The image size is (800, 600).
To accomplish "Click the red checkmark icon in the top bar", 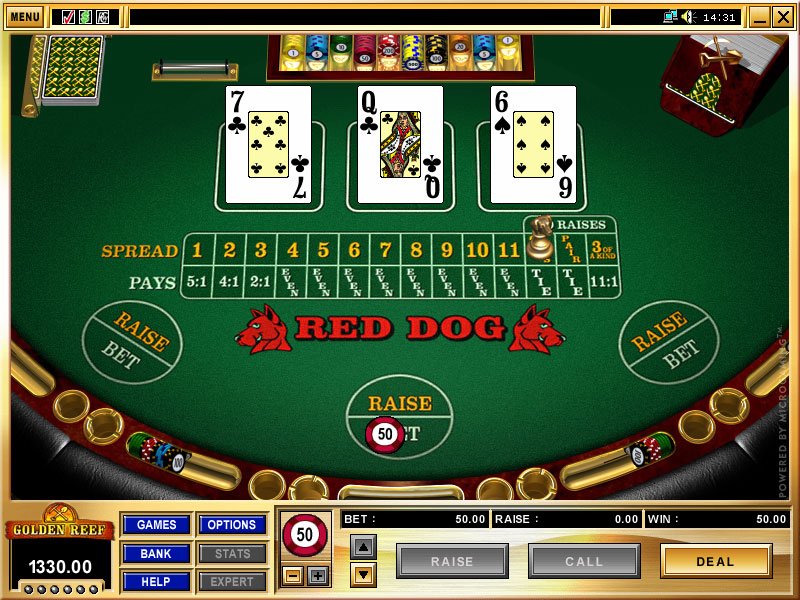I will [x=68, y=17].
